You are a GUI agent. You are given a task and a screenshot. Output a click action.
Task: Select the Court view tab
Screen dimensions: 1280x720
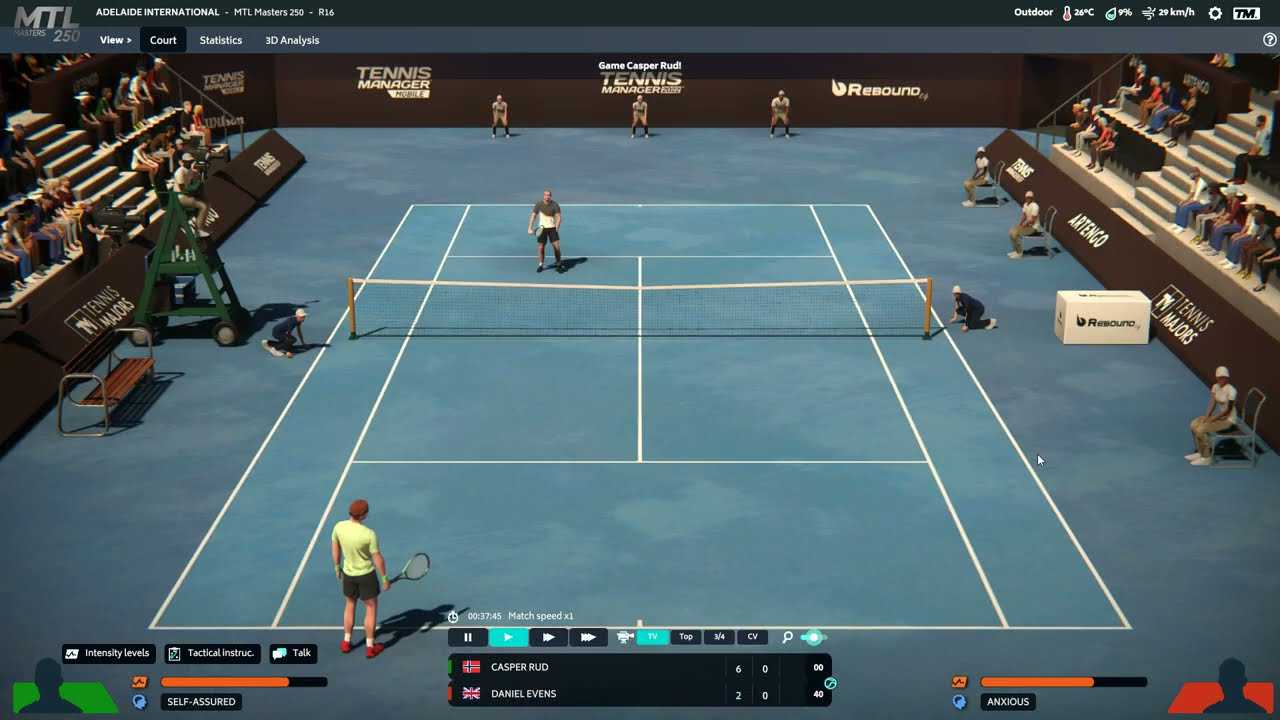click(163, 40)
